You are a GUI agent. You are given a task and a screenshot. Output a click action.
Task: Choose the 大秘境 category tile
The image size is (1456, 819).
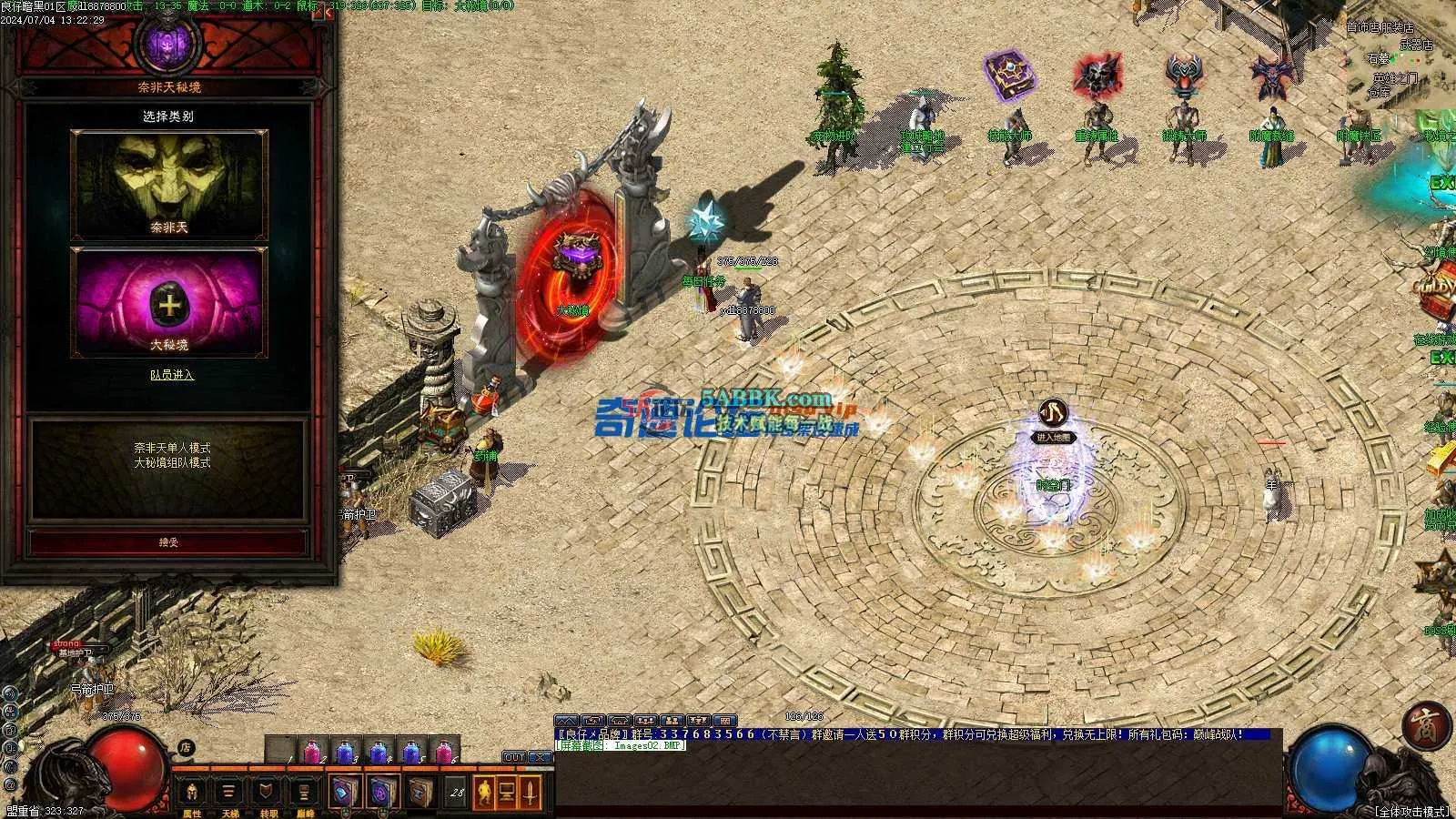click(169, 301)
